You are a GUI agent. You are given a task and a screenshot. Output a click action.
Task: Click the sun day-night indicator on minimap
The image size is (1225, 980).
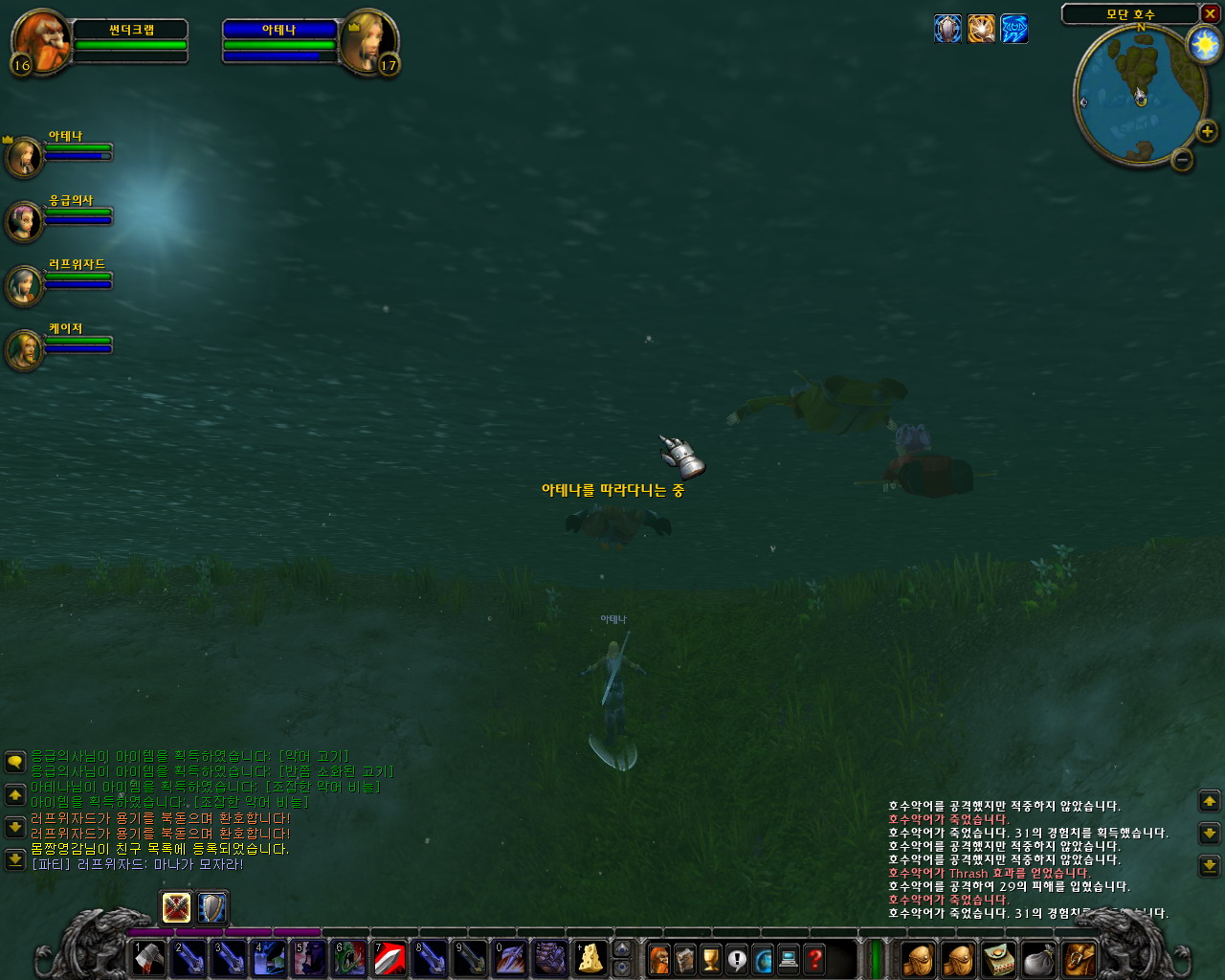pos(1203,44)
